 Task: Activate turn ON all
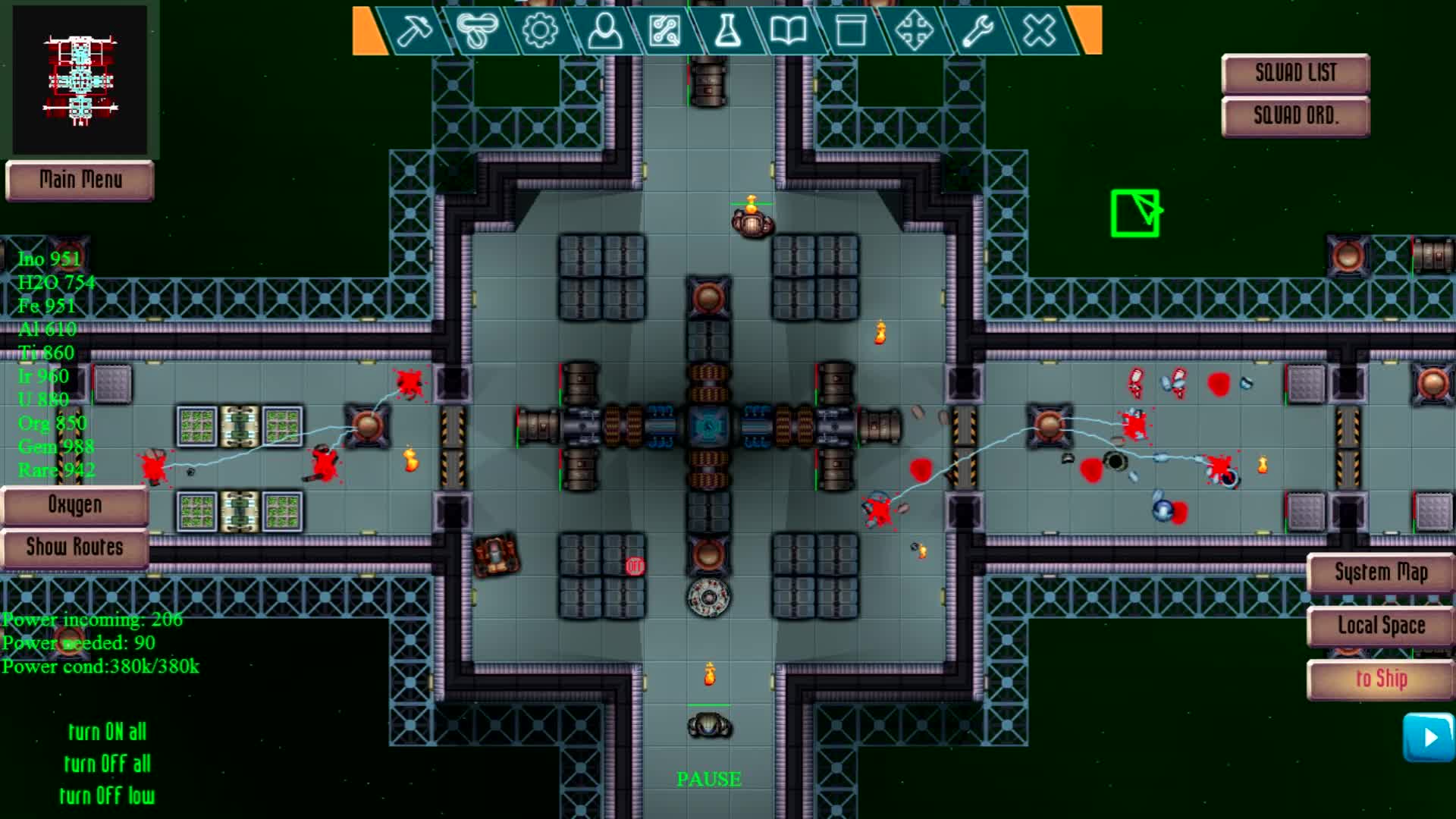coord(108,732)
